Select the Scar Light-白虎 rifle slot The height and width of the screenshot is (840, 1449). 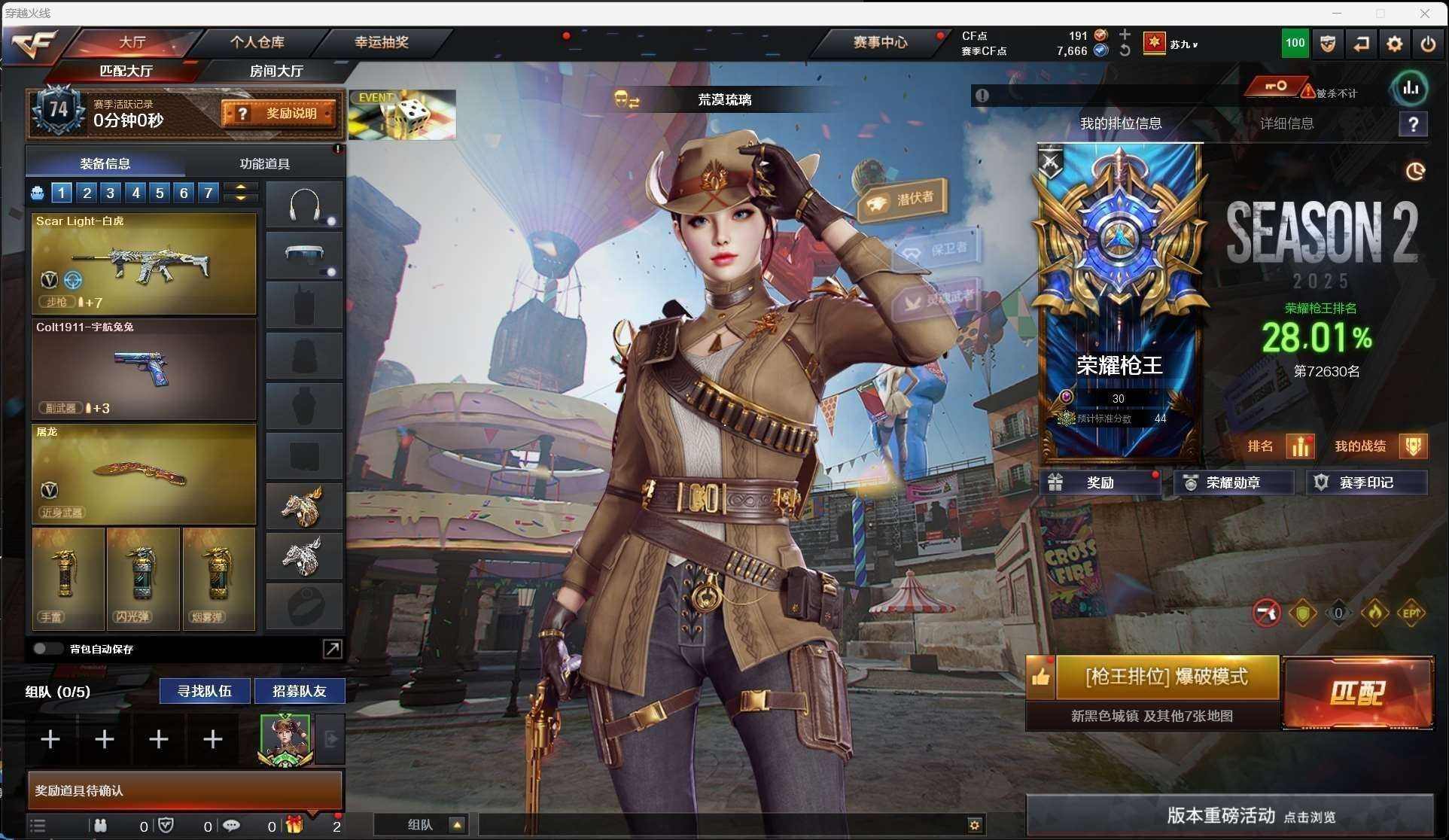click(144, 263)
